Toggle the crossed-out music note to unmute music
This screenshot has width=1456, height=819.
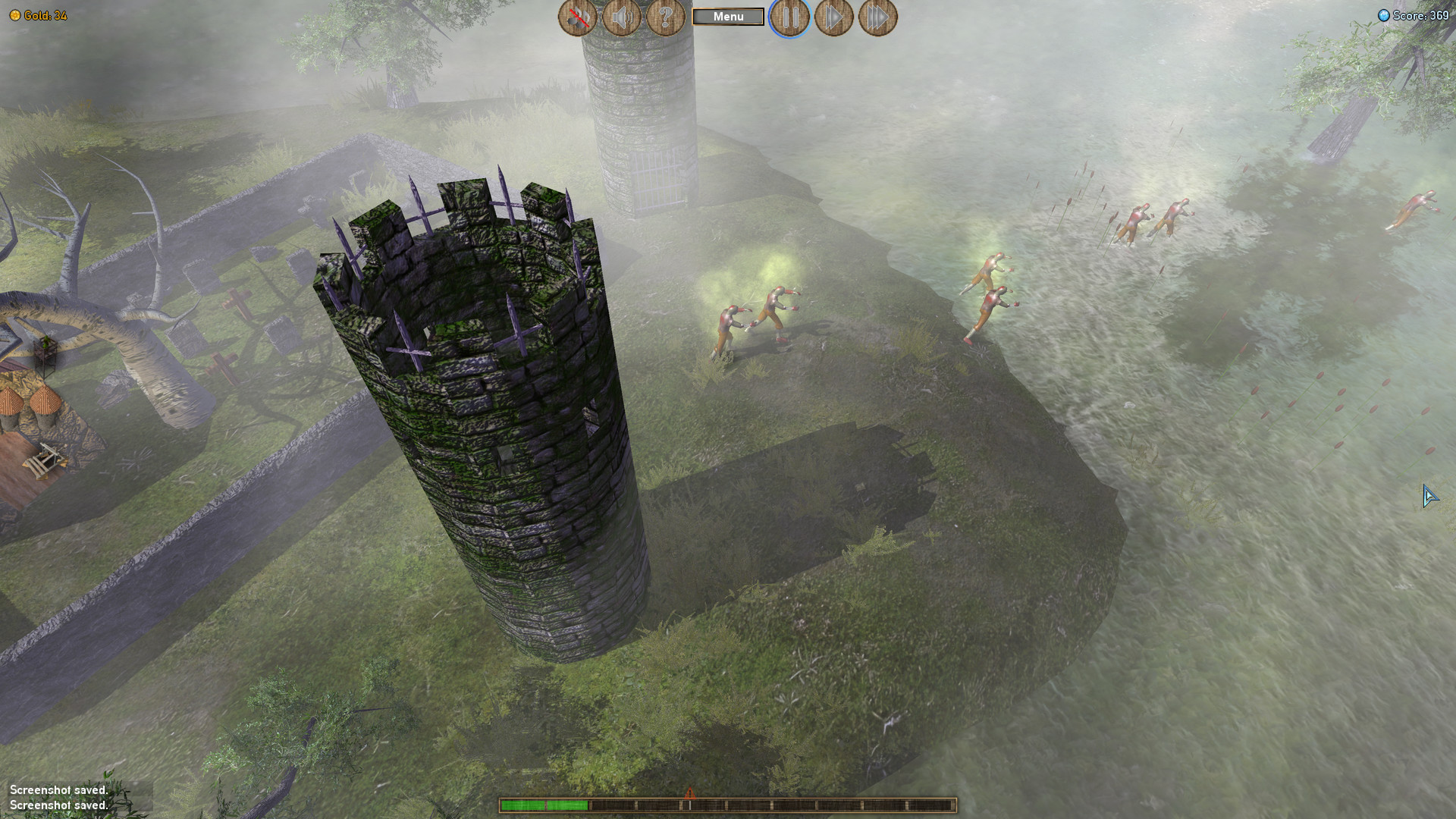577,17
